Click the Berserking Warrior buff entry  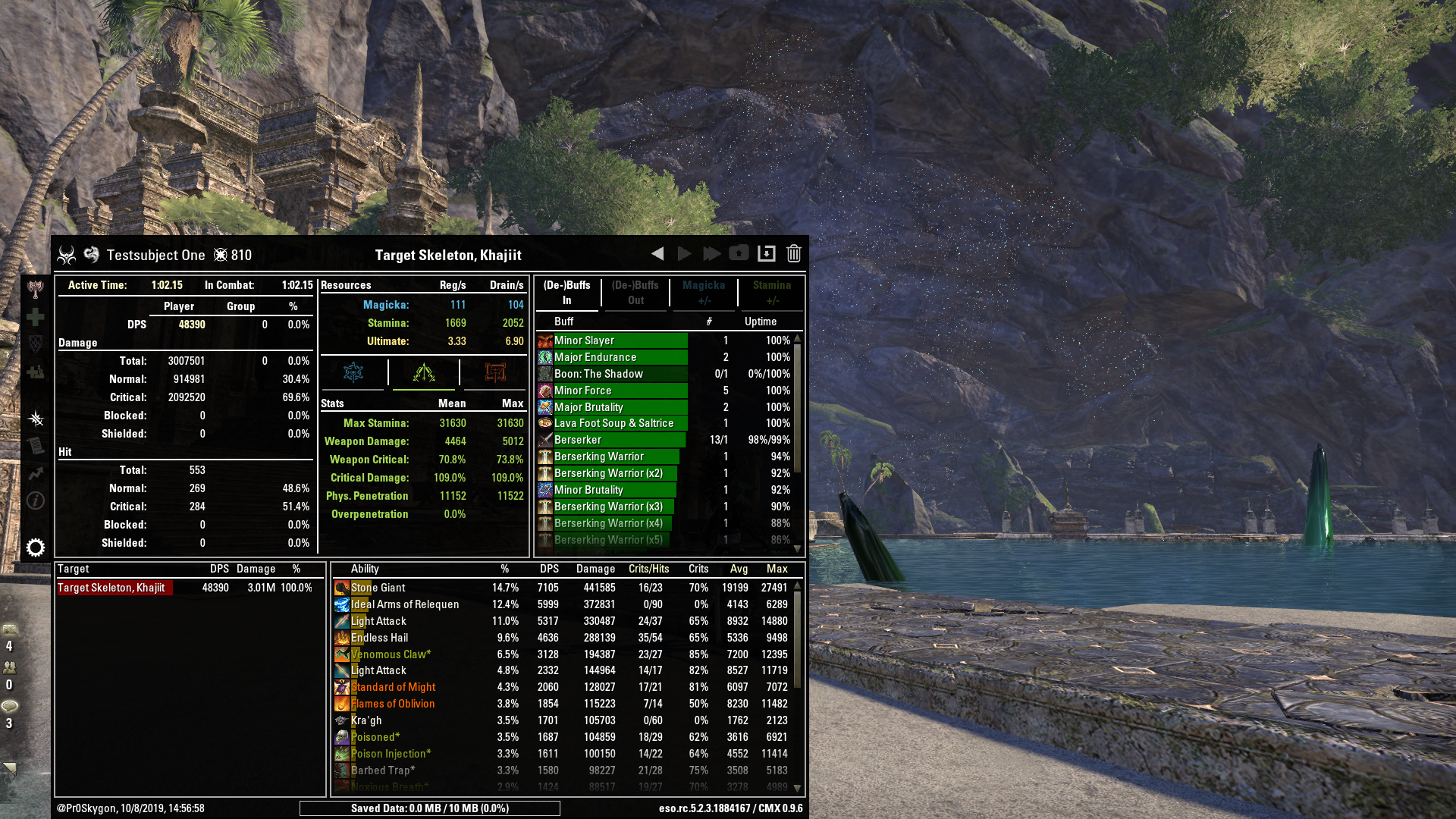tap(609, 457)
